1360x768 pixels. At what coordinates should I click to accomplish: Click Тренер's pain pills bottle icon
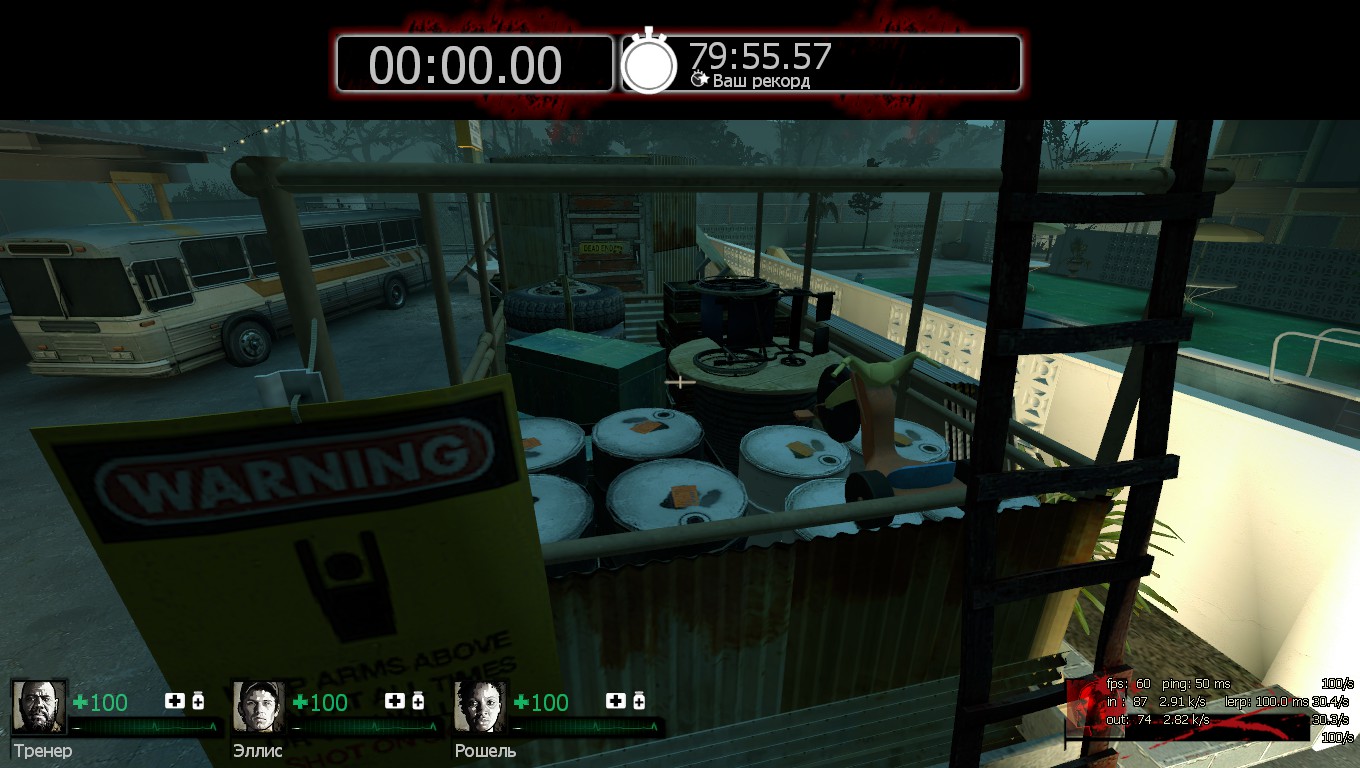[x=198, y=701]
